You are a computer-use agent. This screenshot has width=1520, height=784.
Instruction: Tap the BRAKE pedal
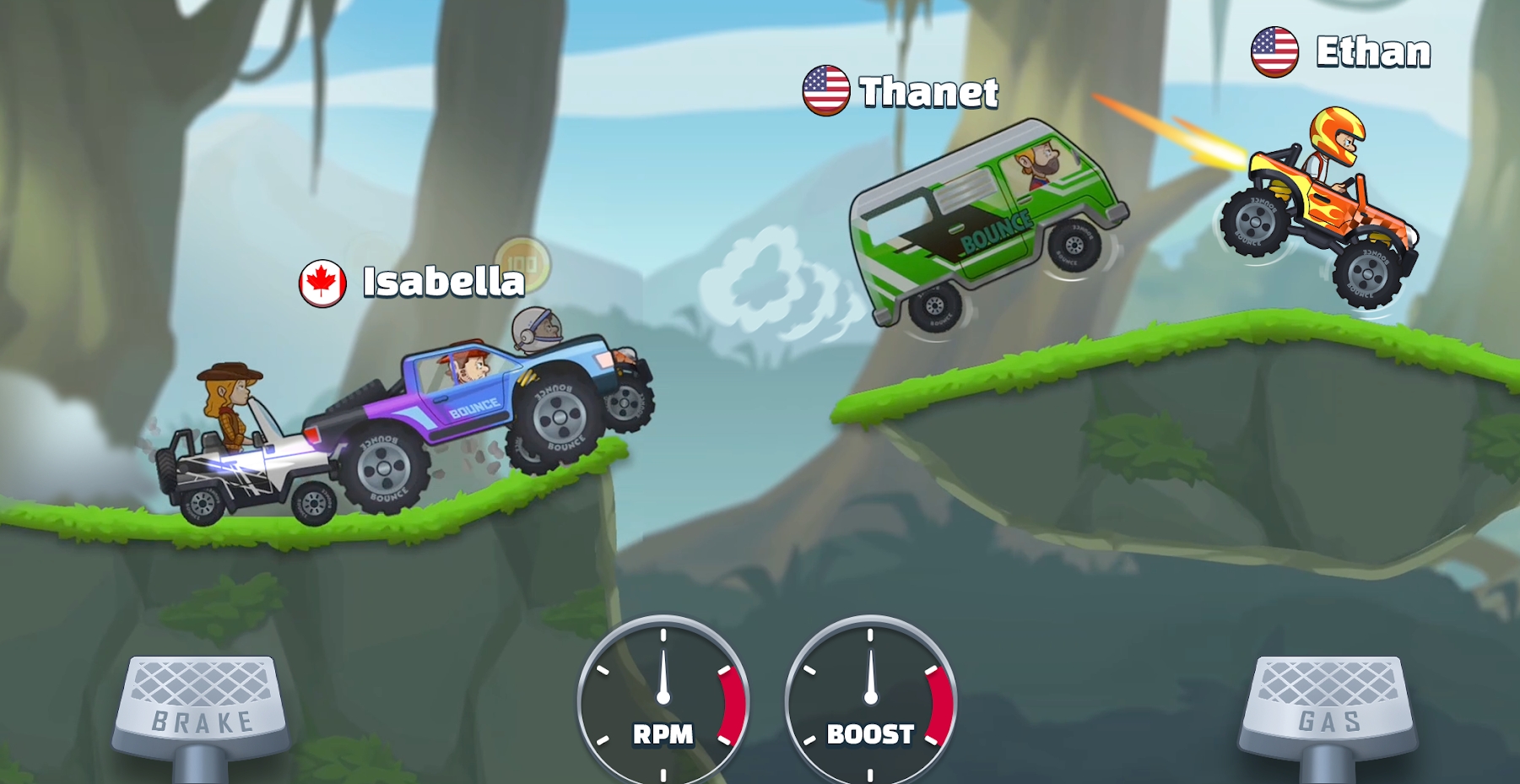click(202, 707)
